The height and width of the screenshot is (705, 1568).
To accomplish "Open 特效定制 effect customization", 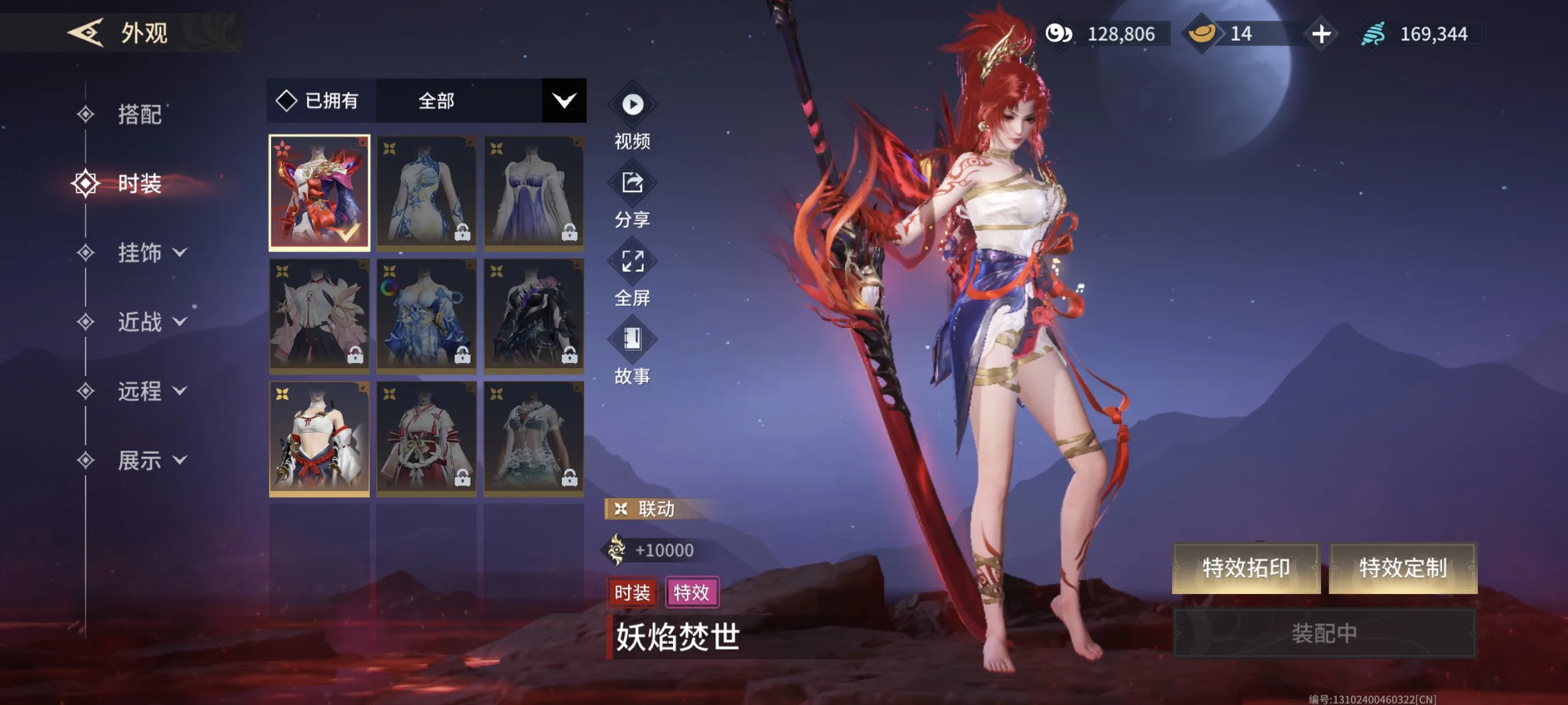I will [1403, 567].
